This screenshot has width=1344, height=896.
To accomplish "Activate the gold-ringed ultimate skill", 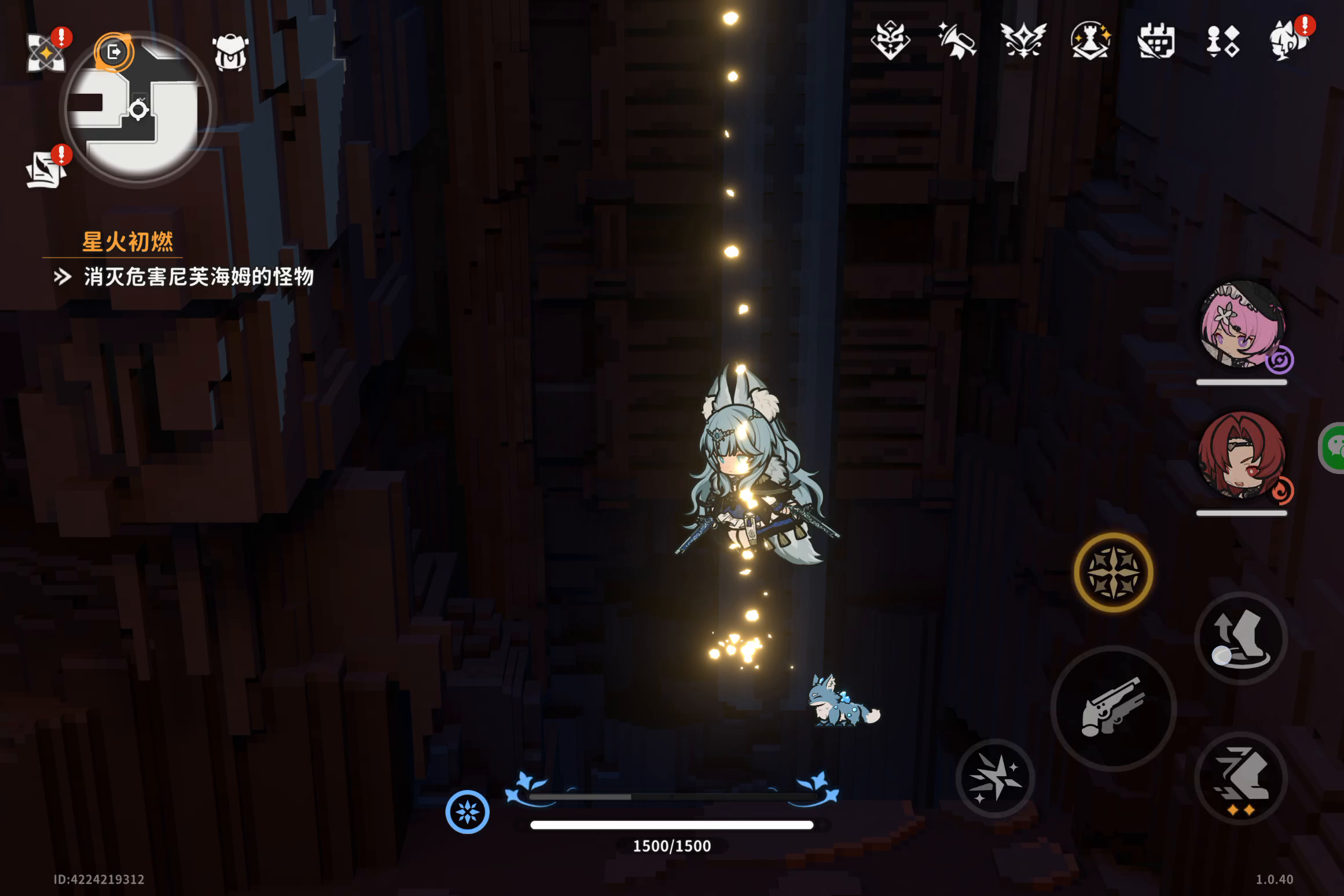I will [1113, 572].
